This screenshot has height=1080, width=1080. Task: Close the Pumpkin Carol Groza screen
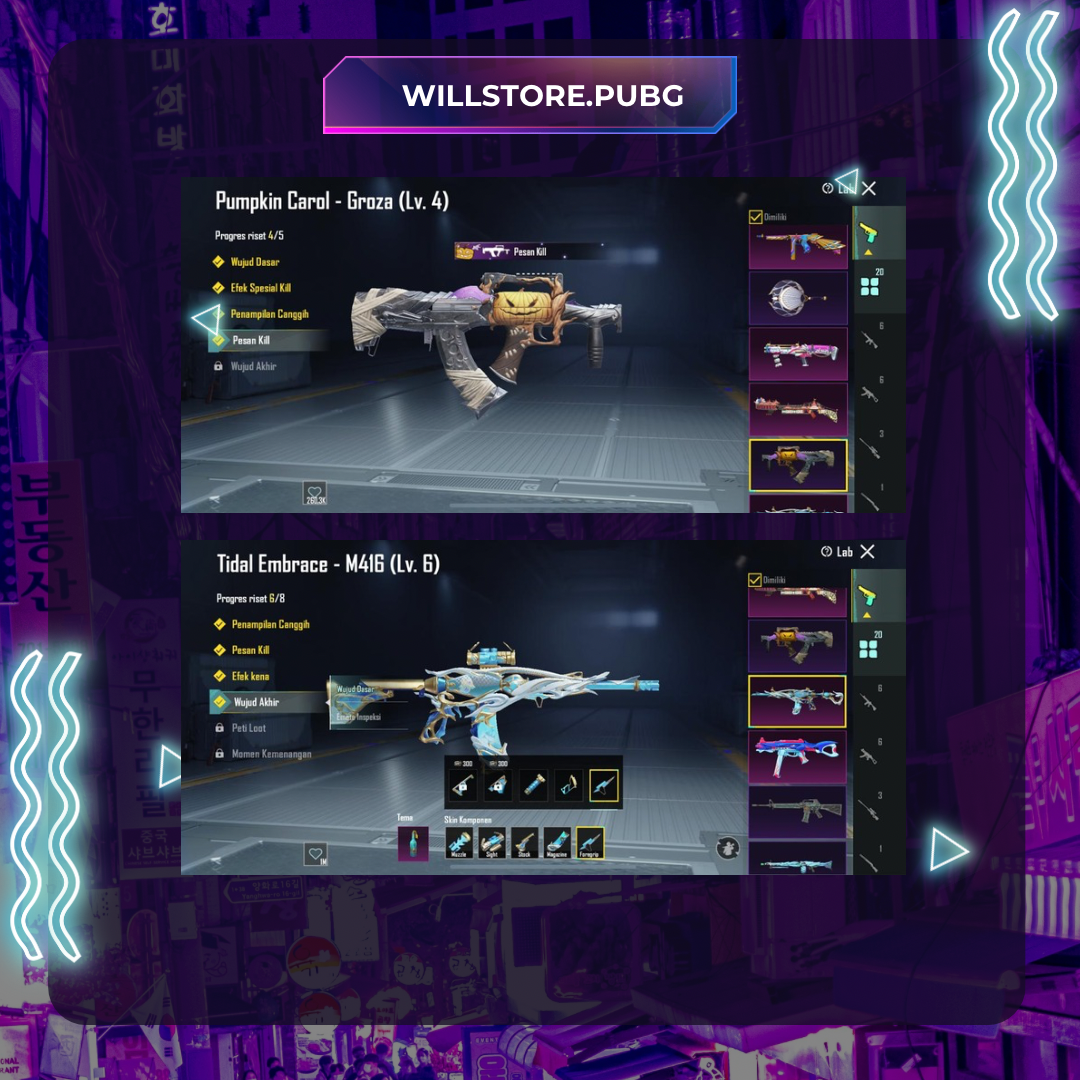coord(869,188)
